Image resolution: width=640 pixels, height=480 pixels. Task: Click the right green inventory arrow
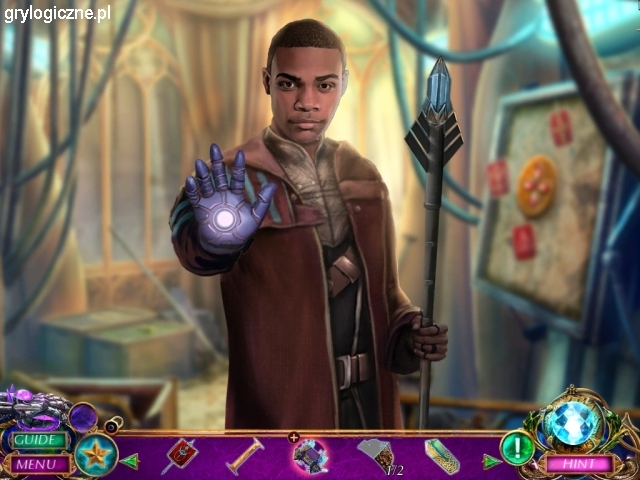(x=490, y=461)
